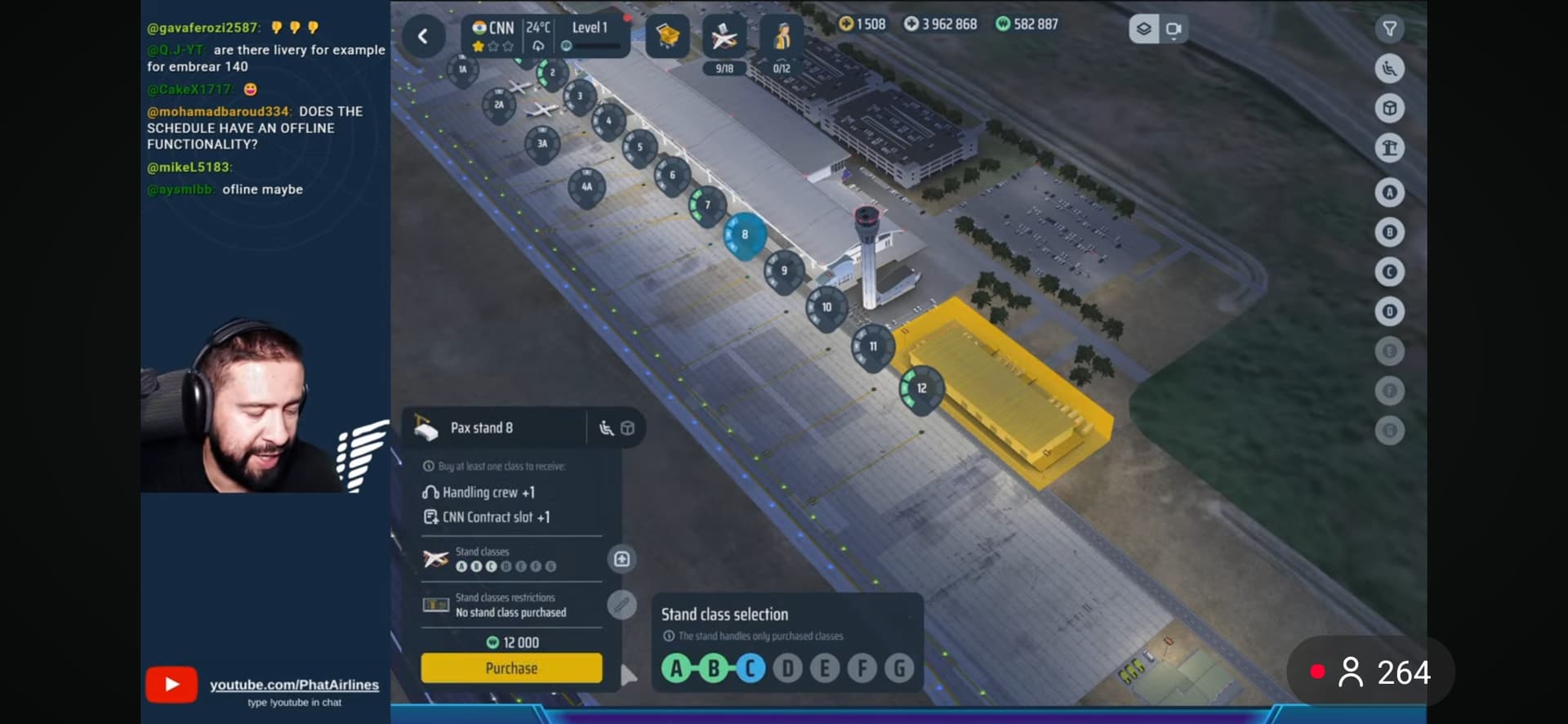Screen dimensions: 1568x724
Task: Open the funnel filter button
Action: [1389, 29]
